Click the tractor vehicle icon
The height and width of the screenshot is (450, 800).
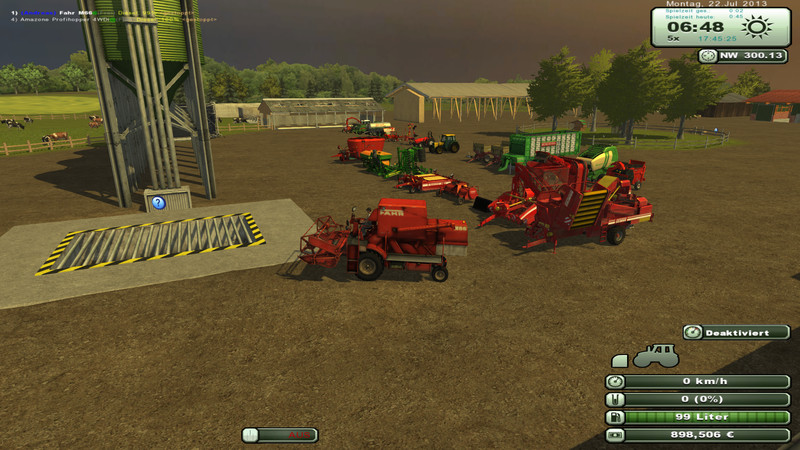click(654, 356)
